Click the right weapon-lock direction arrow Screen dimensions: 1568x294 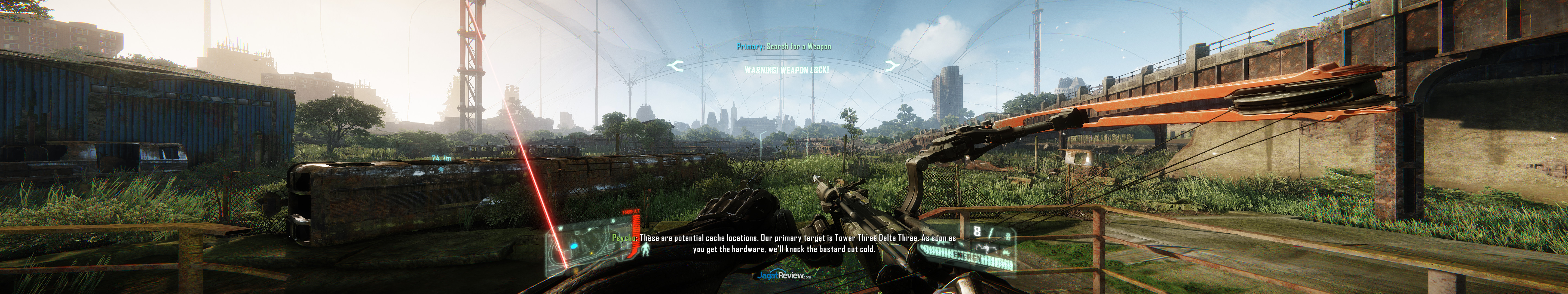pyautogui.click(x=892, y=66)
